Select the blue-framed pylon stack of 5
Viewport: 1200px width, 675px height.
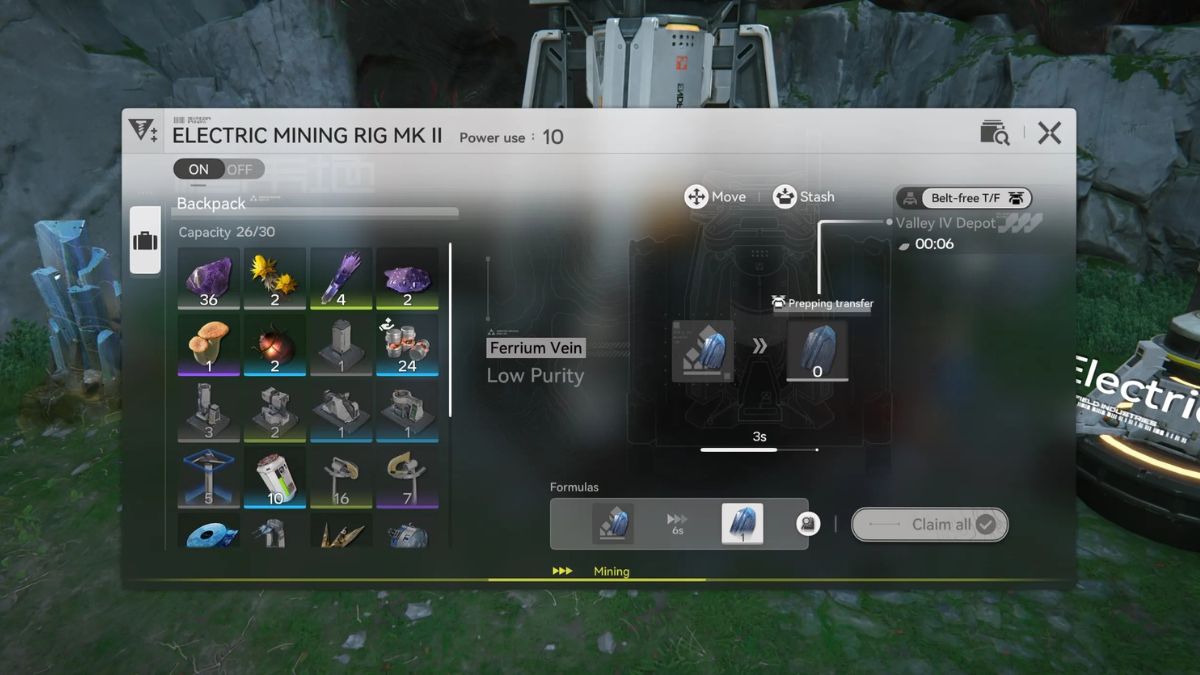[208, 477]
